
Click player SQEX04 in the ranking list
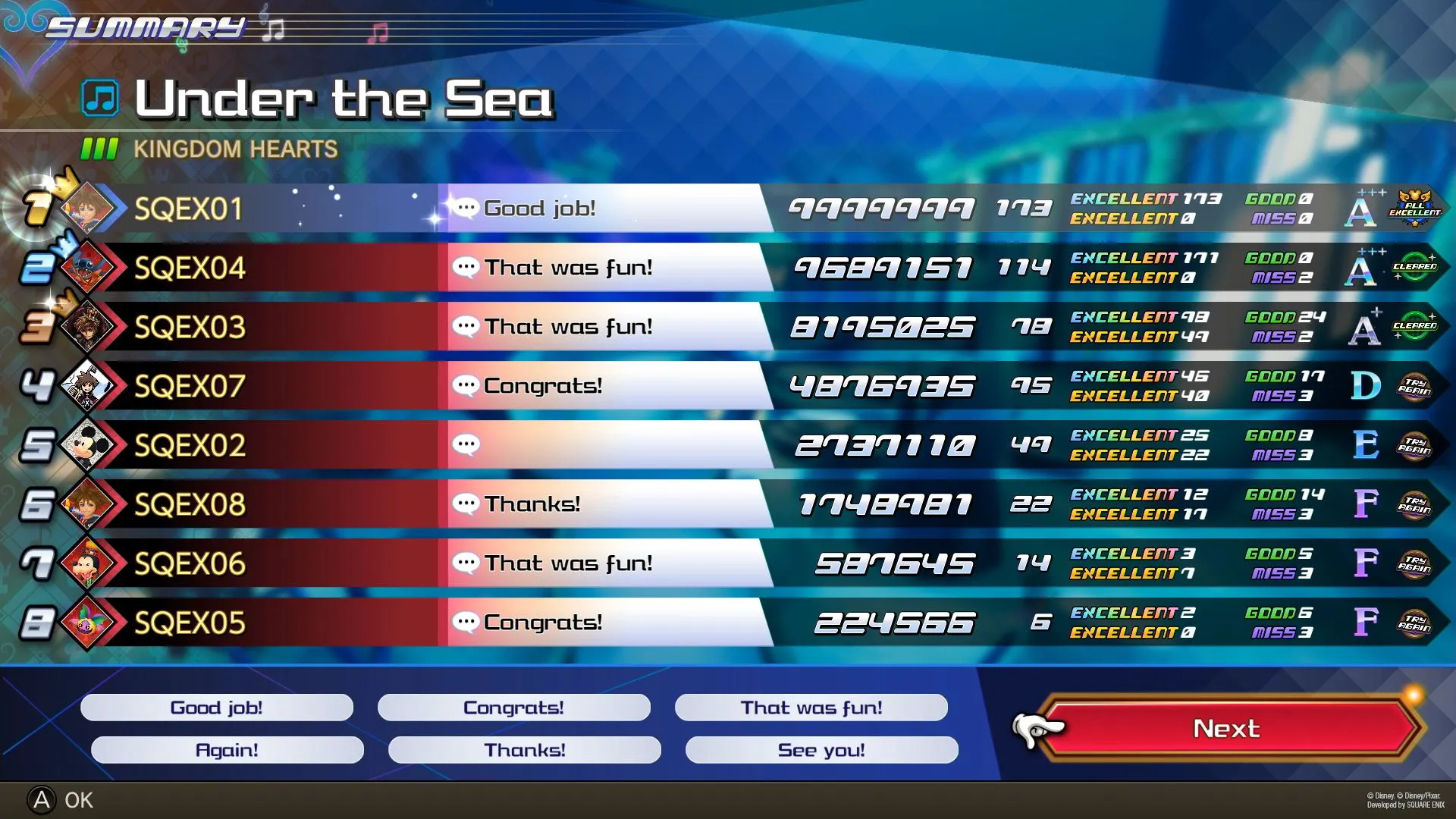(190, 268)
